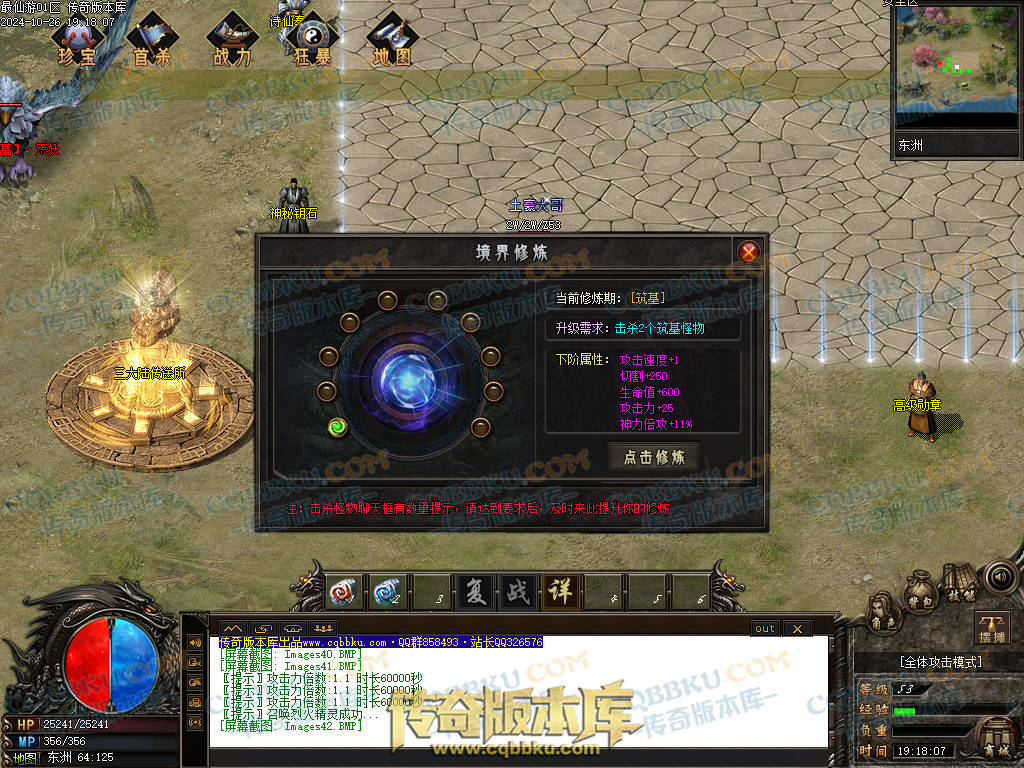The image size is (1024, 768).
Task: Click the minimap in the corner
Action: 953,65
